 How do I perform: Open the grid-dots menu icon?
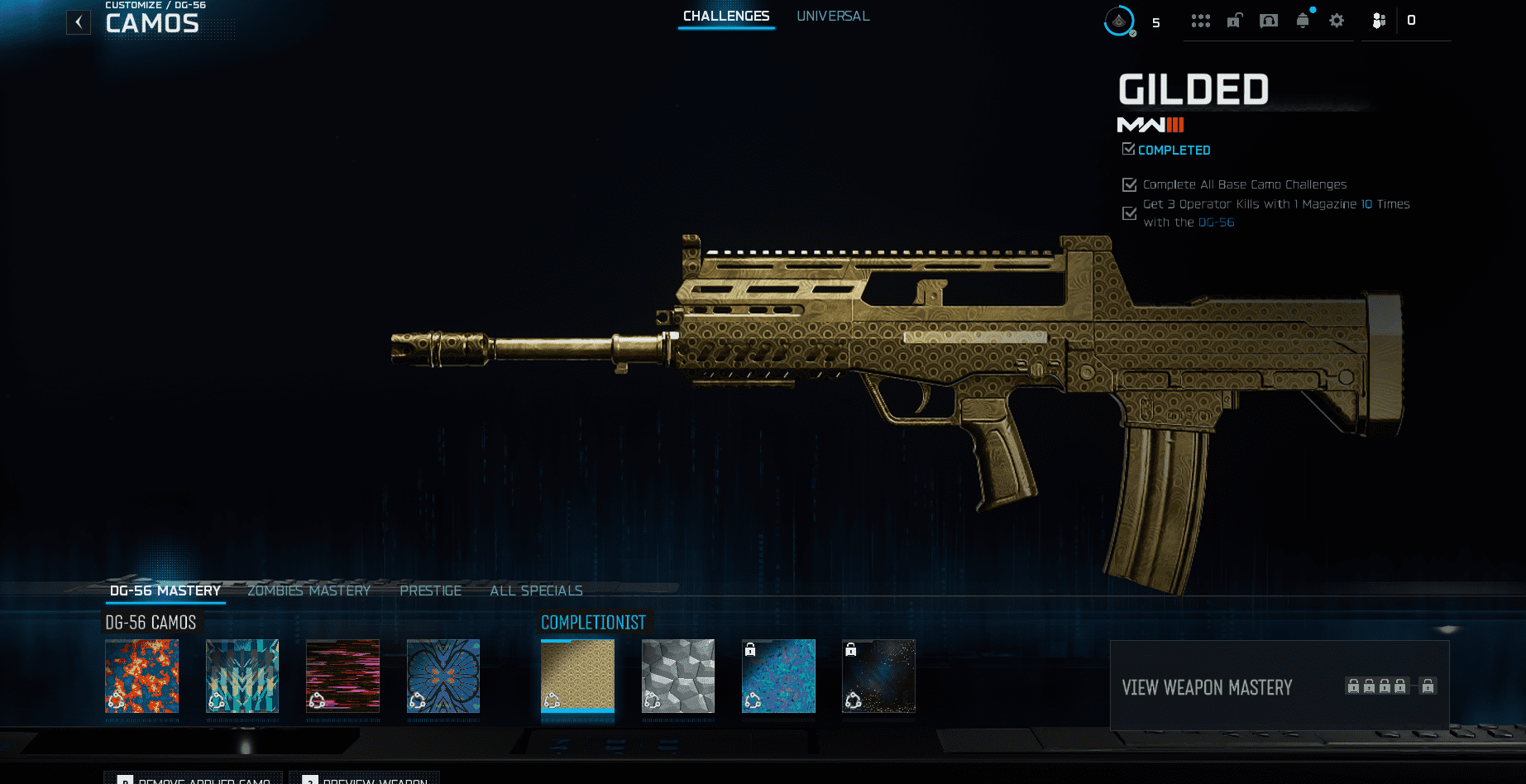1201,21
